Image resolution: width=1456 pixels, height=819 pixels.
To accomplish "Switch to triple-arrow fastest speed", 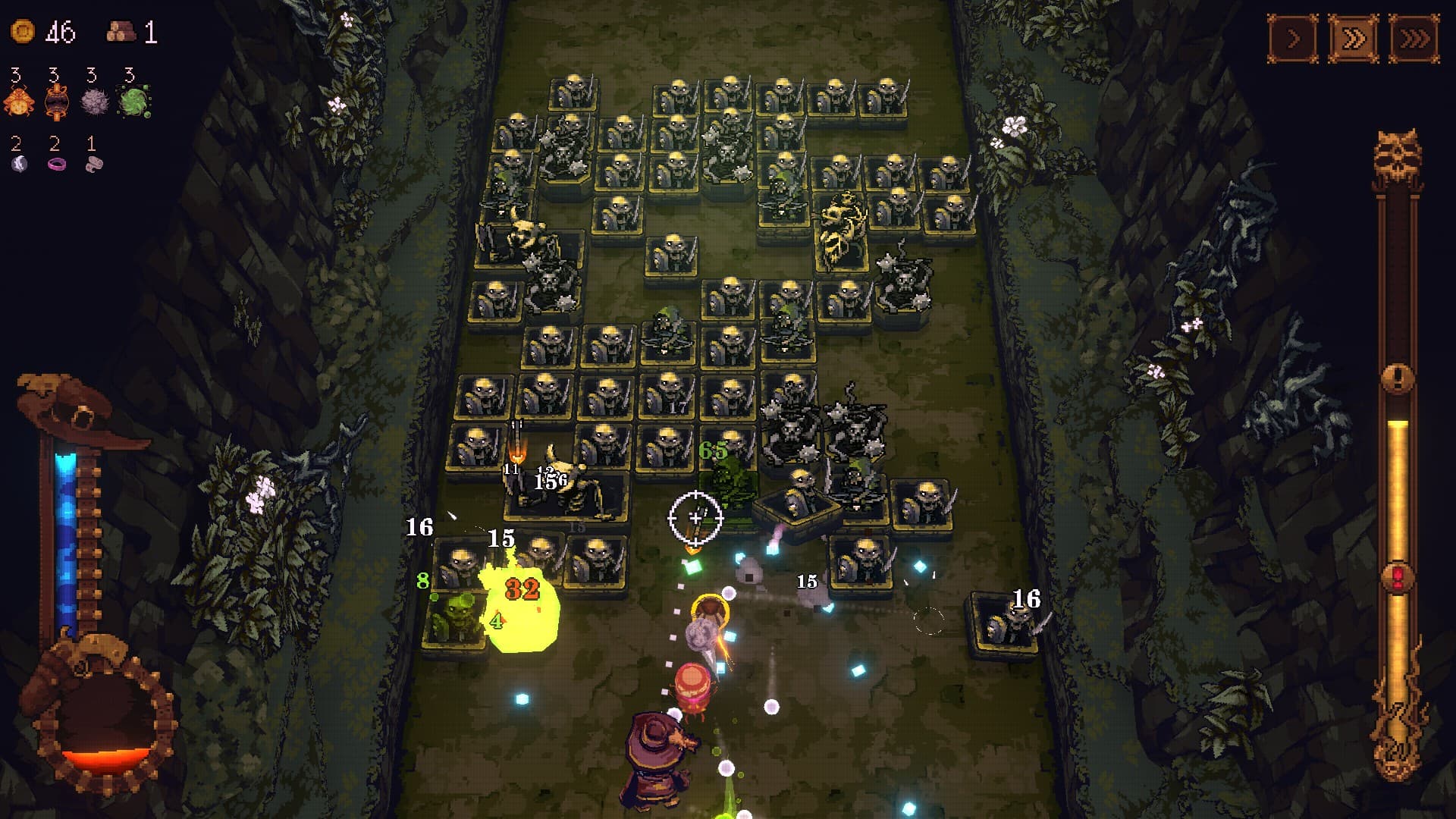I will tap(1414, 38).
